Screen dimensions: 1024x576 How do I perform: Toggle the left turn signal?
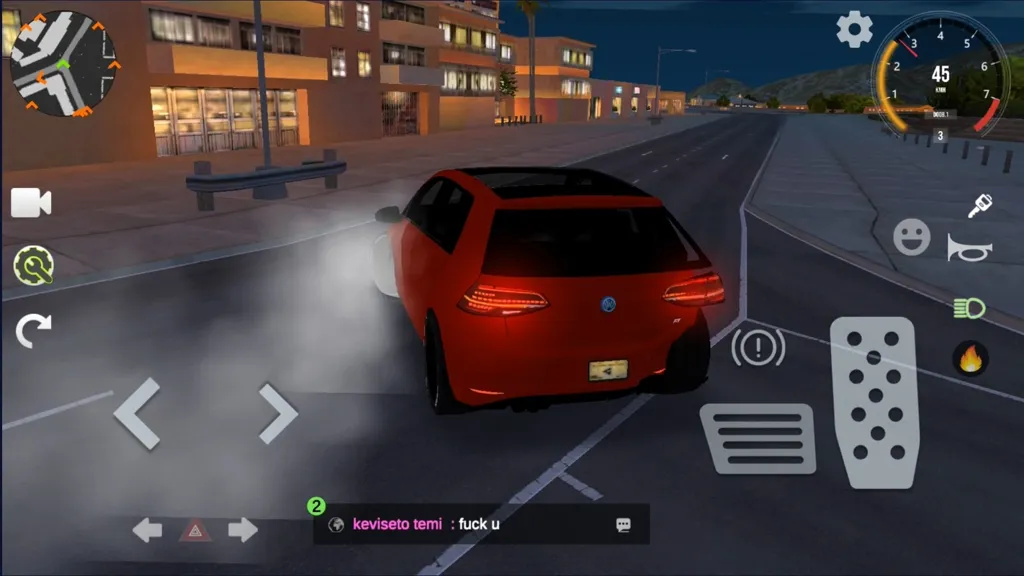pyautogui.click(x=148, y=530)
